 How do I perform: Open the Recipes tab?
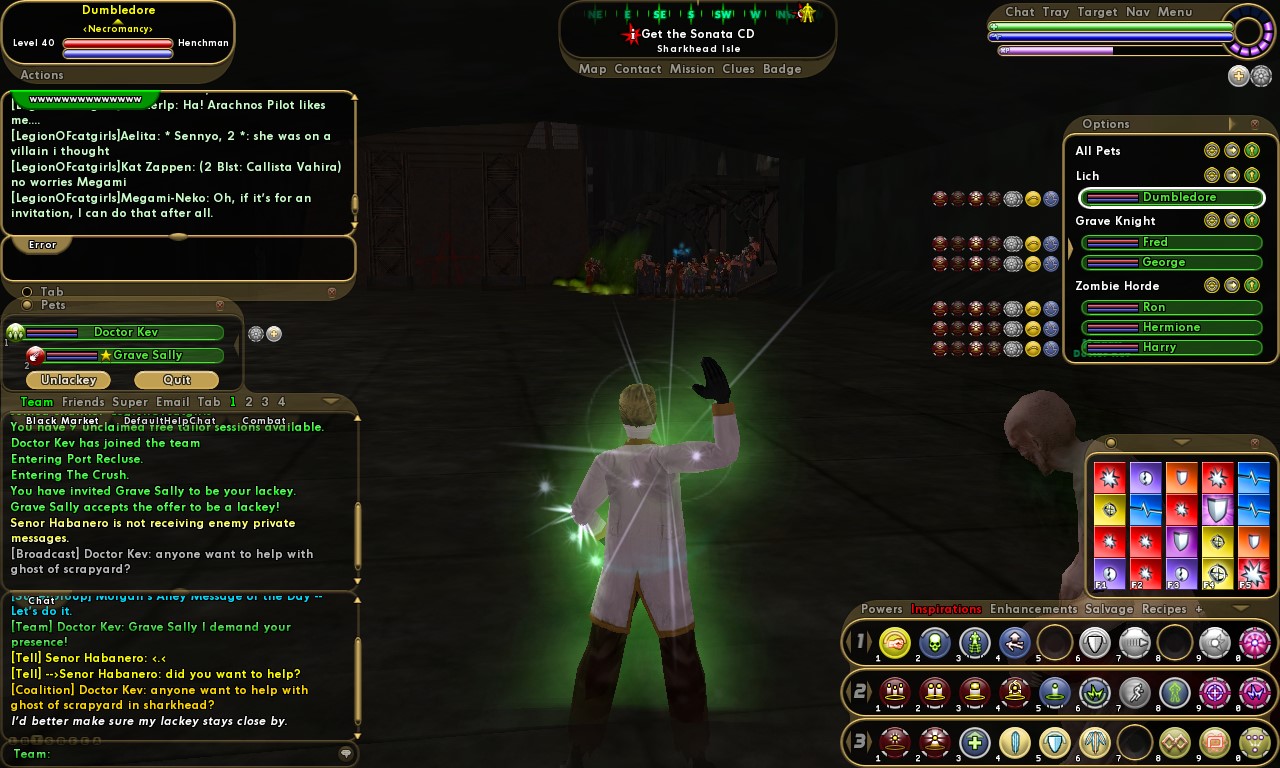[x=1164, y=609]
